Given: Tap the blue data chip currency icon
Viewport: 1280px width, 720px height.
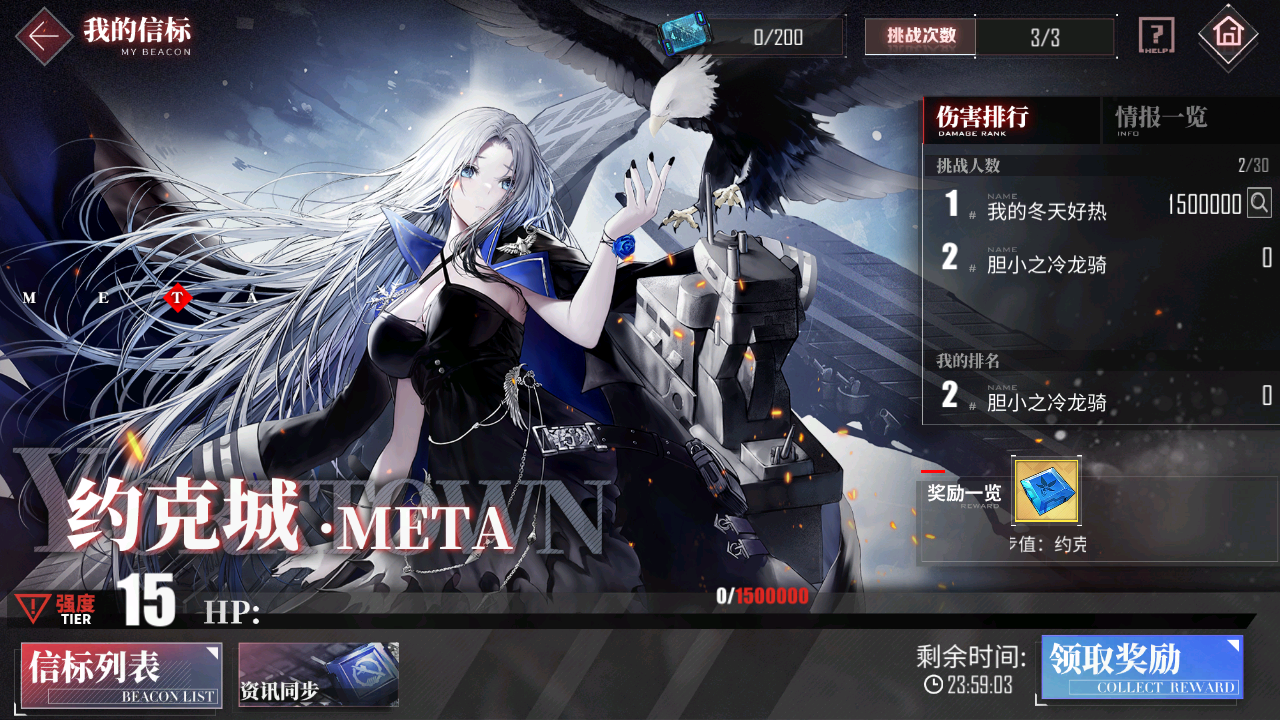Looking at the screenshot, I should click(682, 35).
